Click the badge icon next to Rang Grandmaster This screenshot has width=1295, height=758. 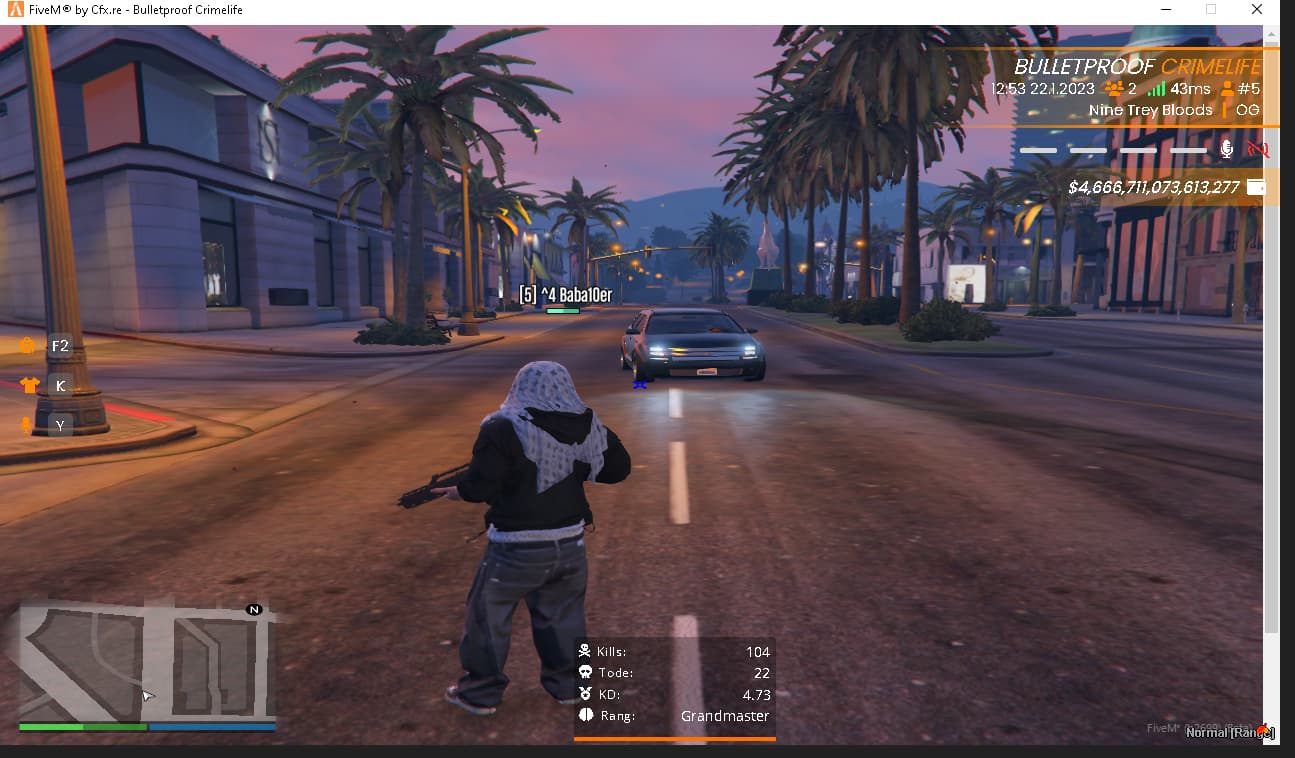coord(585,715)
